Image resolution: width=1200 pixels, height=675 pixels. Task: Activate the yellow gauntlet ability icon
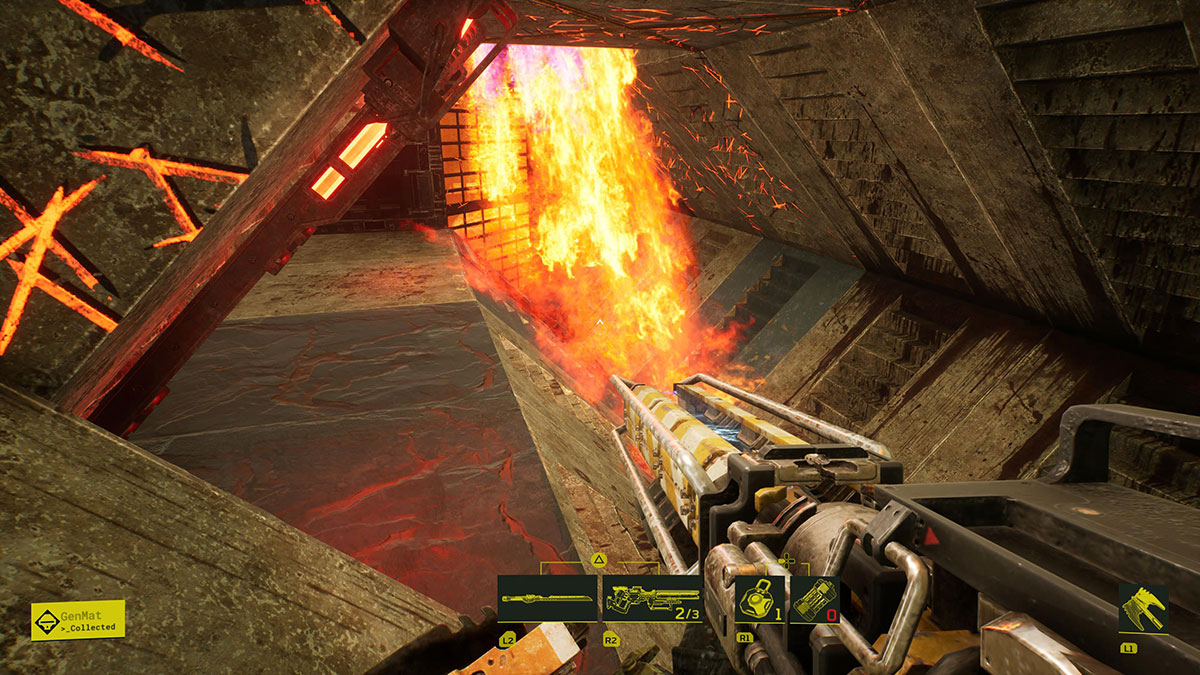pyautogui.click(x=1143, y=609)
